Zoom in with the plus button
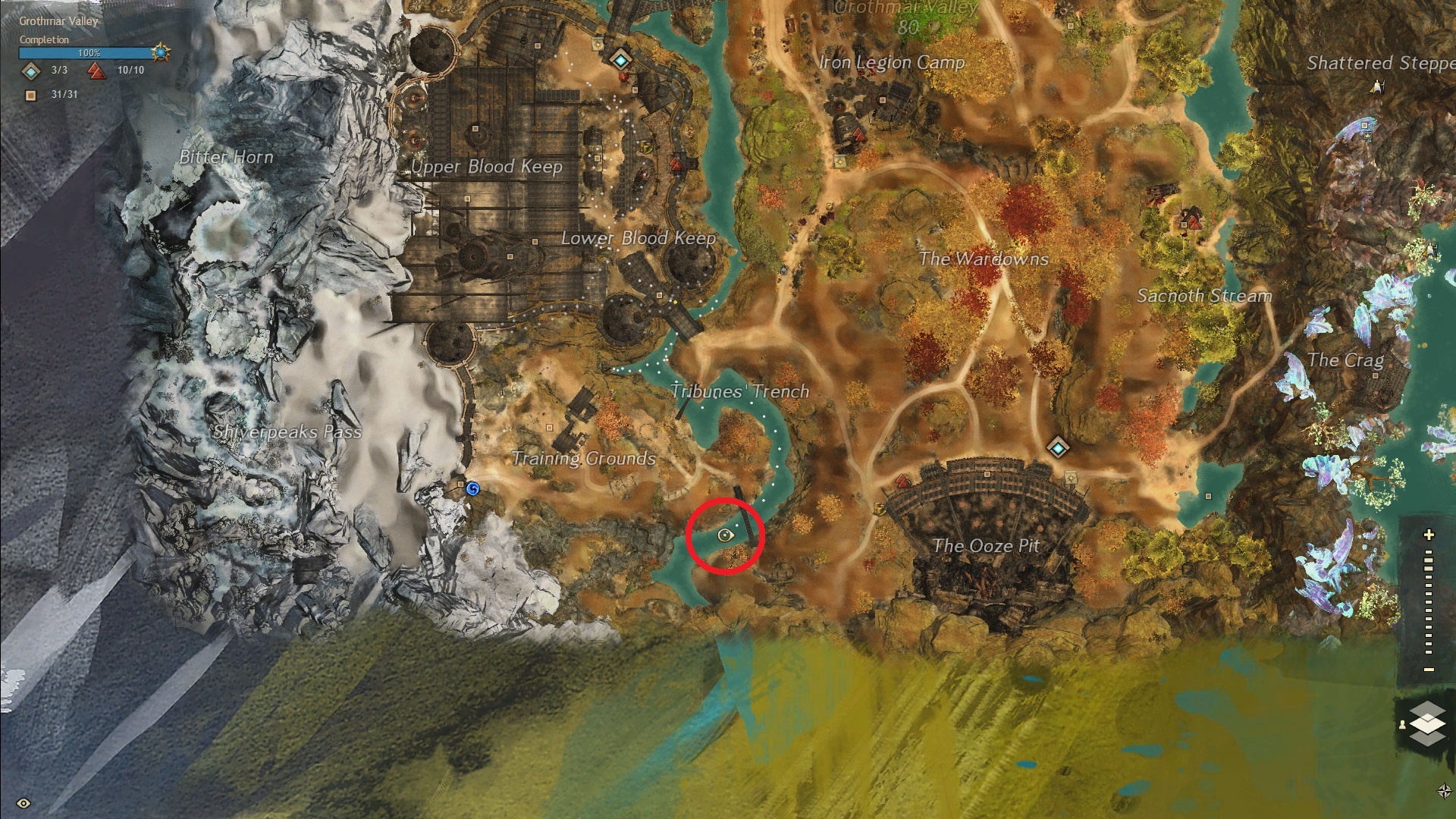Screen dimensions: 1456x819 [1429, 535]
